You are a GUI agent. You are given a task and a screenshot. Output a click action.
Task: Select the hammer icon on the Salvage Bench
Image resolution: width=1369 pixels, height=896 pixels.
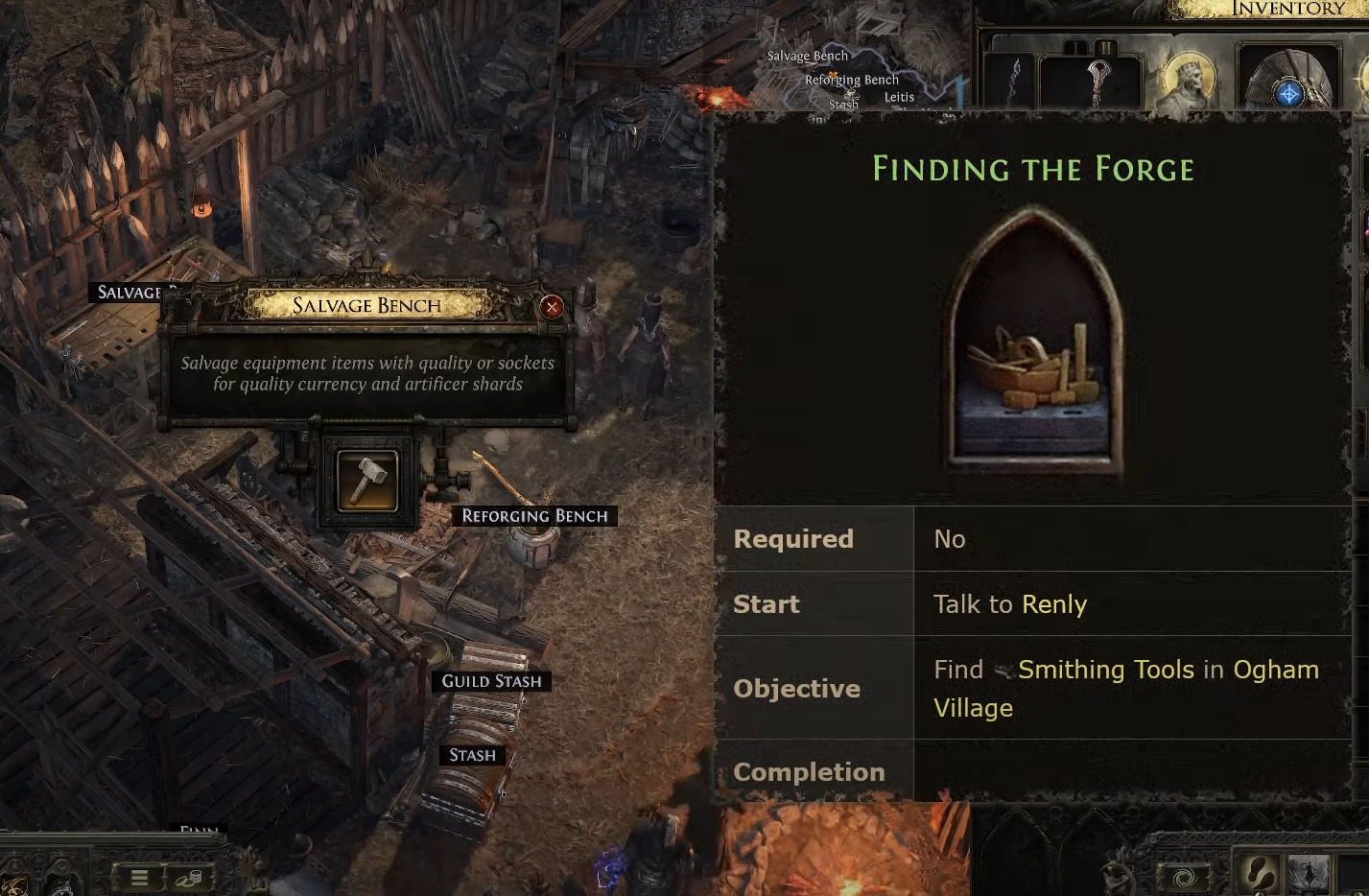click(366, 480)
